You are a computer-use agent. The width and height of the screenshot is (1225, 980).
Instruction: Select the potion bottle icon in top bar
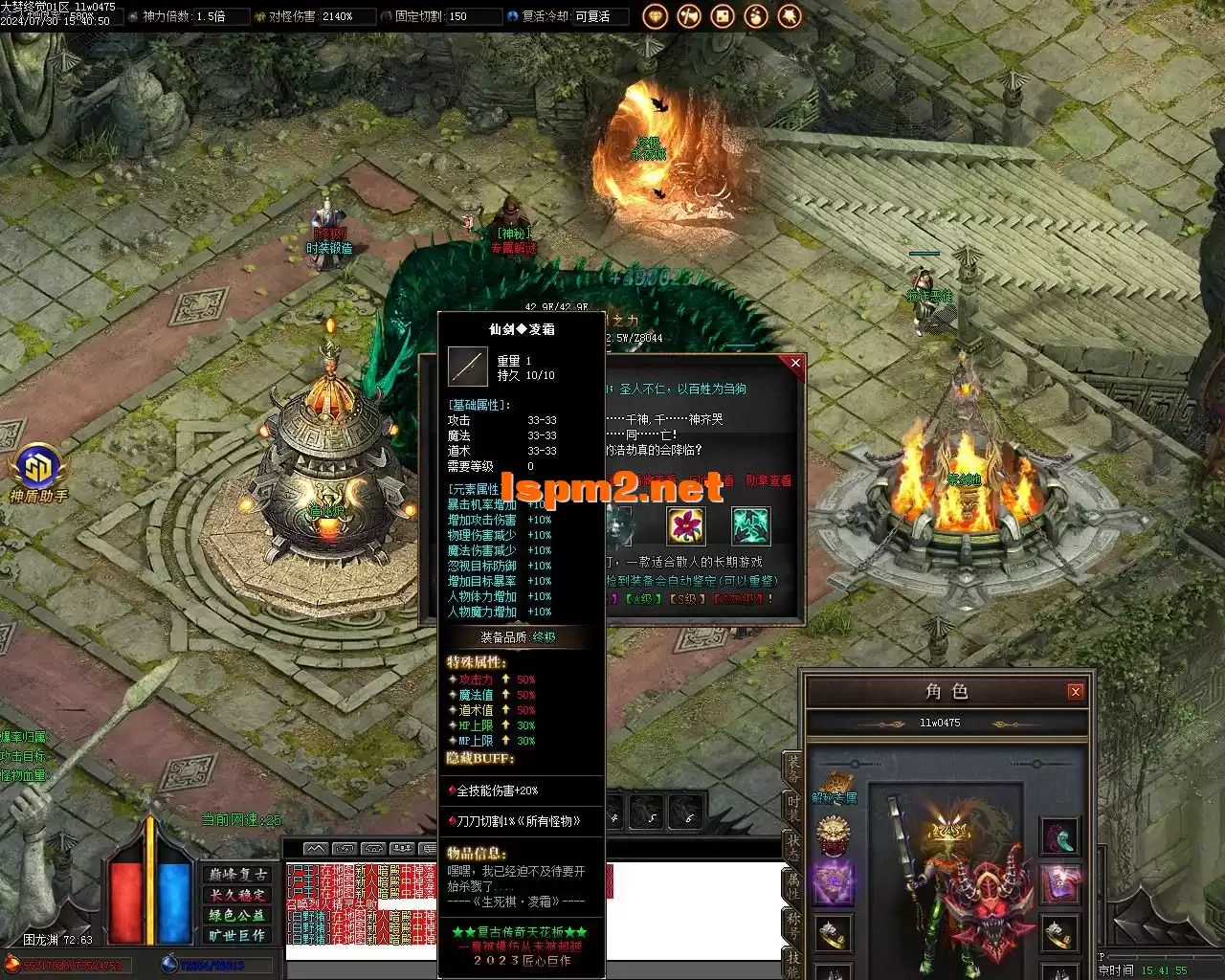(756, 16)
